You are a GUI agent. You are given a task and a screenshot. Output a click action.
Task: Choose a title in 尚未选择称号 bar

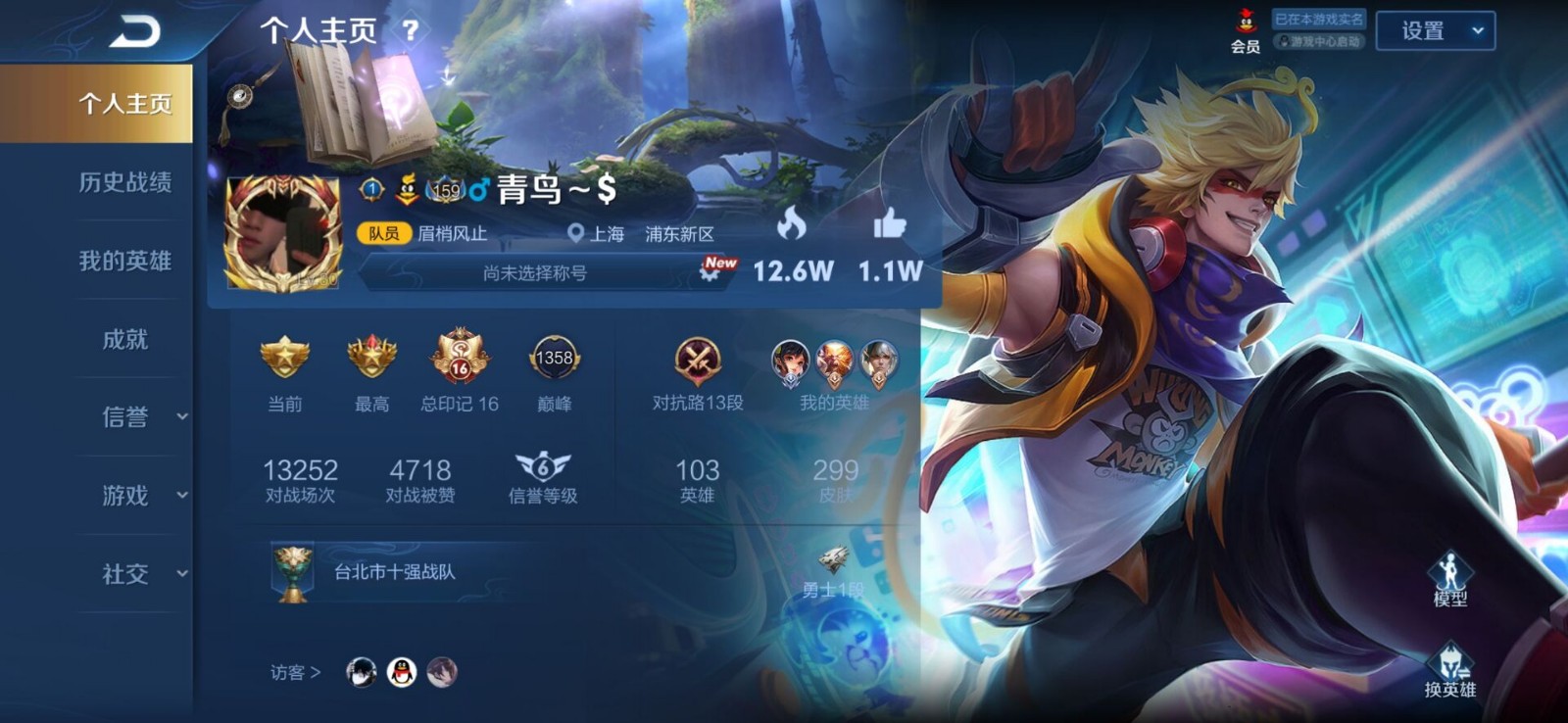pos(535,273)
